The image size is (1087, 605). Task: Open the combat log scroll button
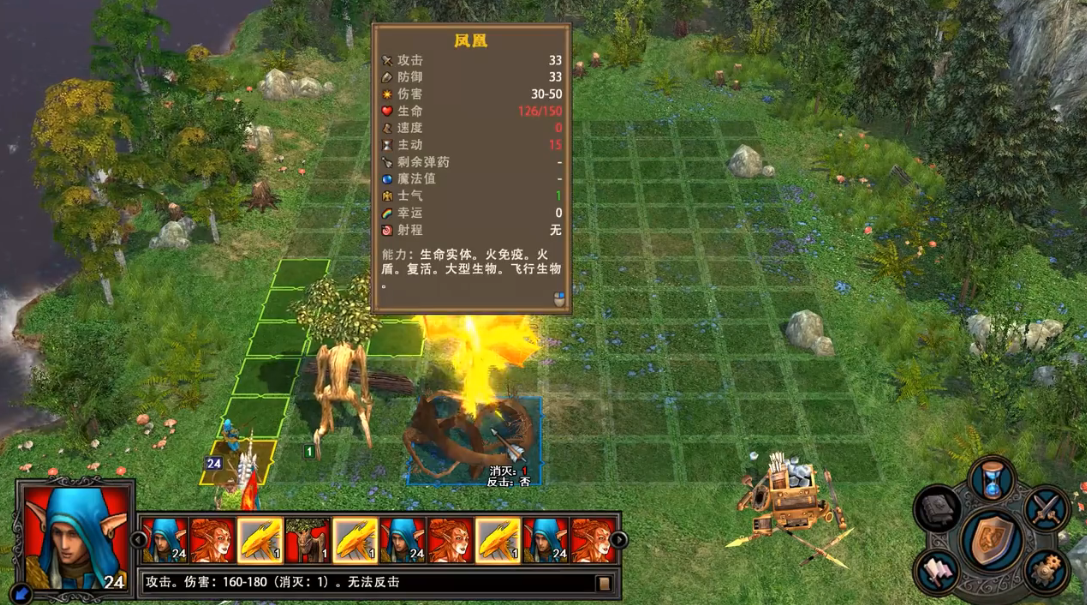pyautogui.click(x=603, y=582)
